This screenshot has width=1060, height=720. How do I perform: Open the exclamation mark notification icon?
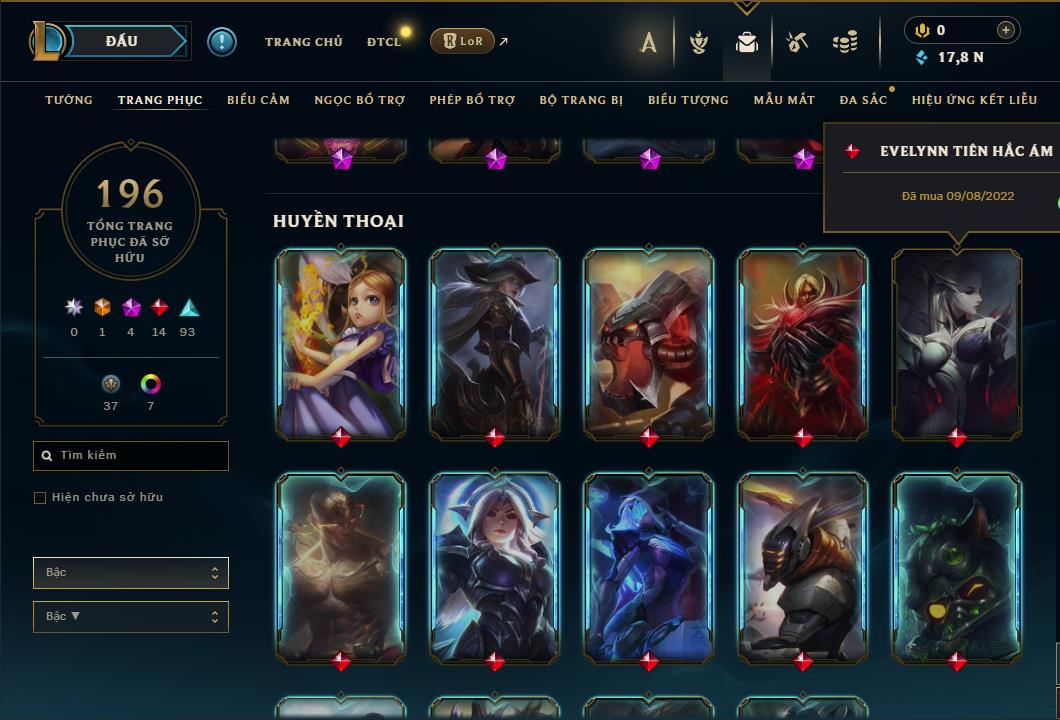click(222, 42)
